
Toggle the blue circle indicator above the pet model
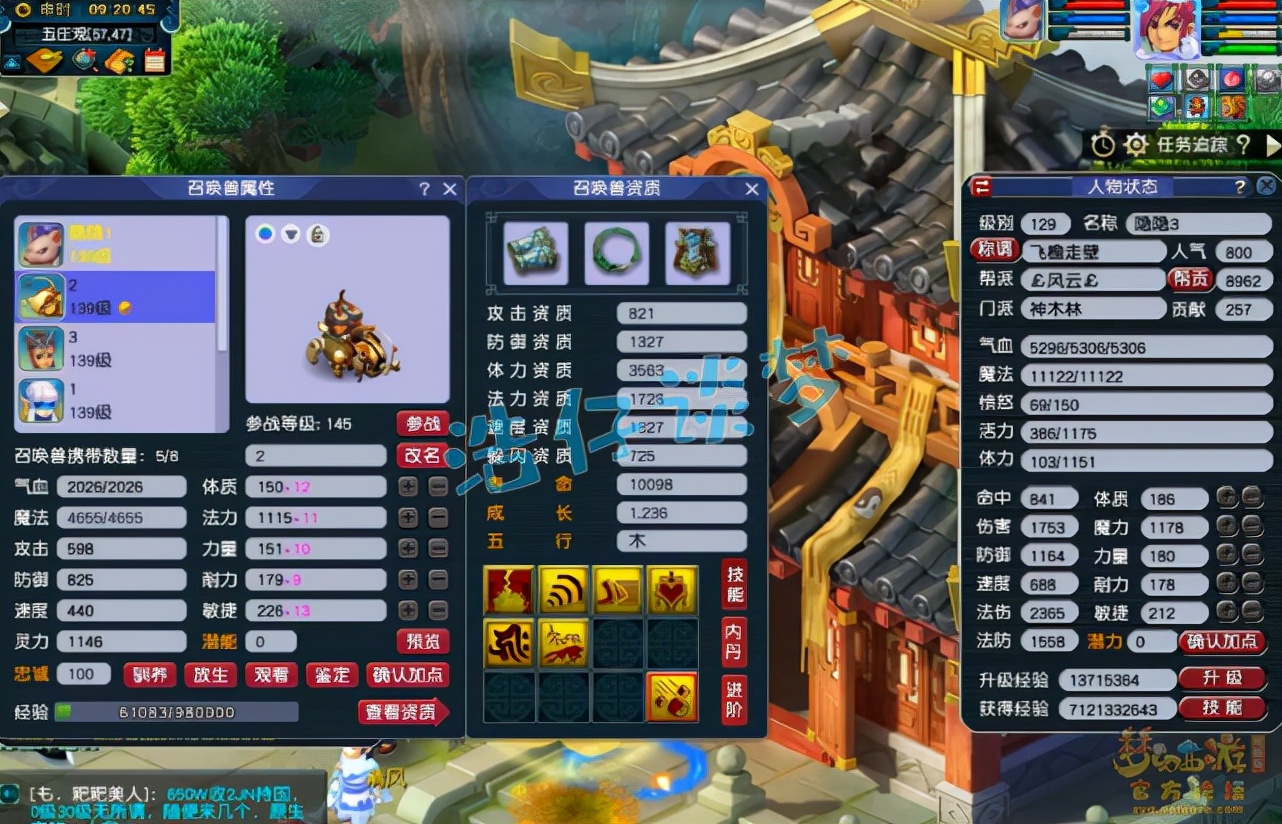tap(263, 233)
